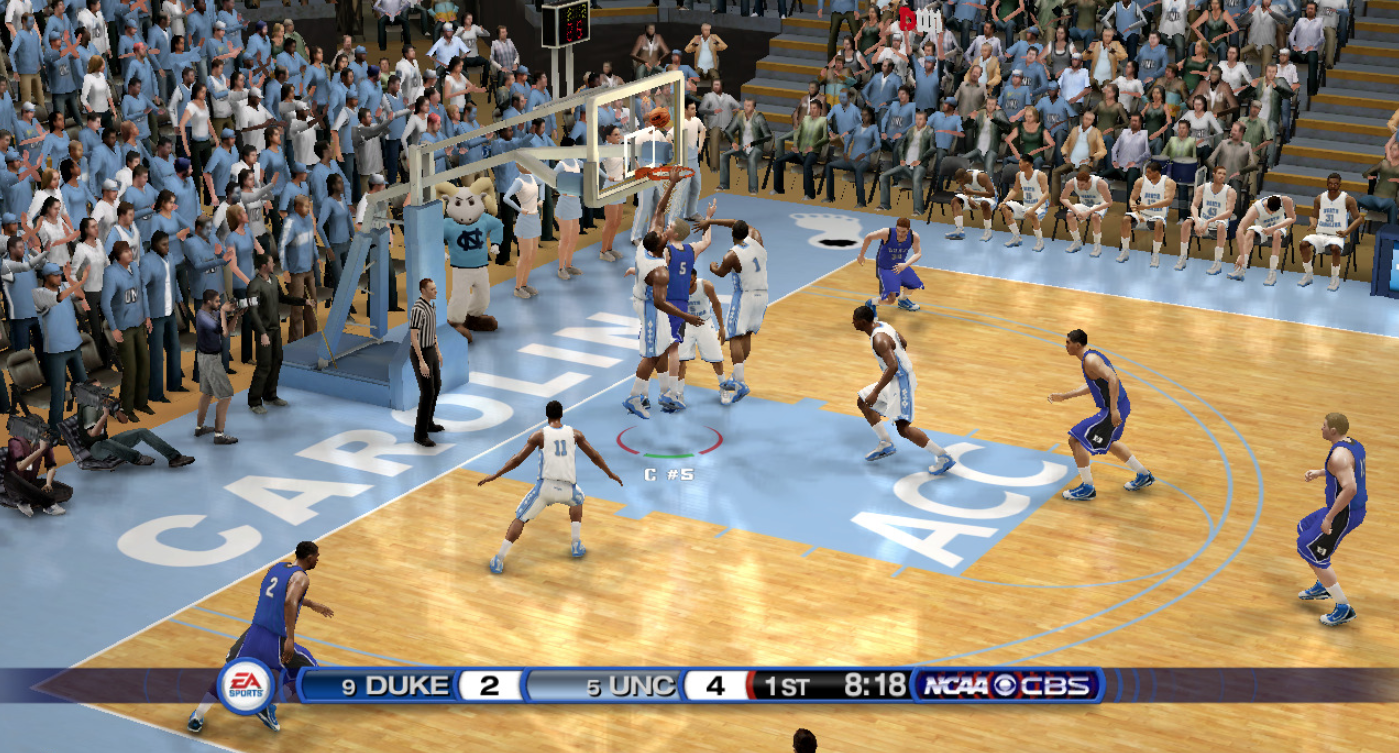Open the 1ST period indicator

pos(788,685)
